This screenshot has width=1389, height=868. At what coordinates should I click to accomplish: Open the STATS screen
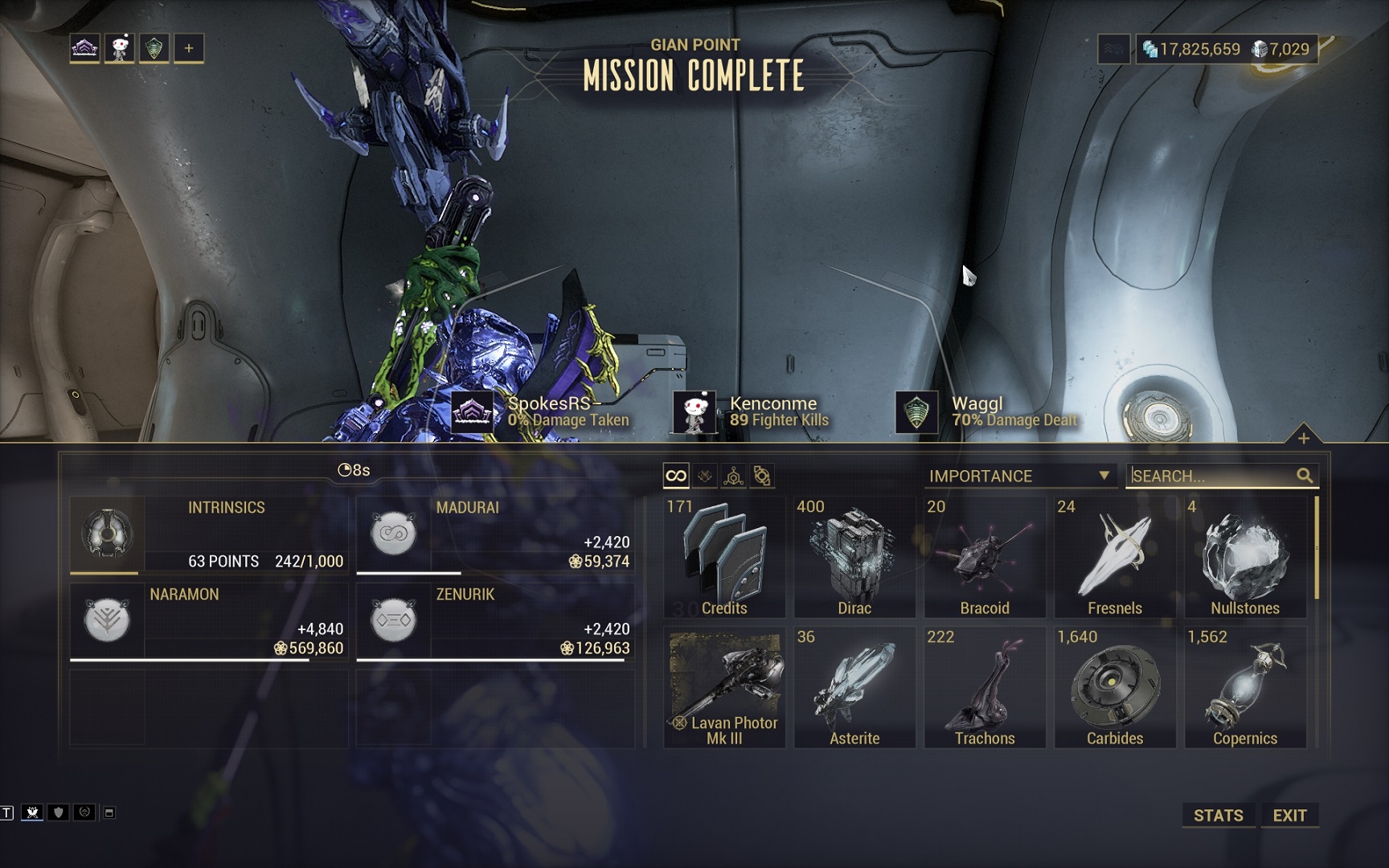1218,815
